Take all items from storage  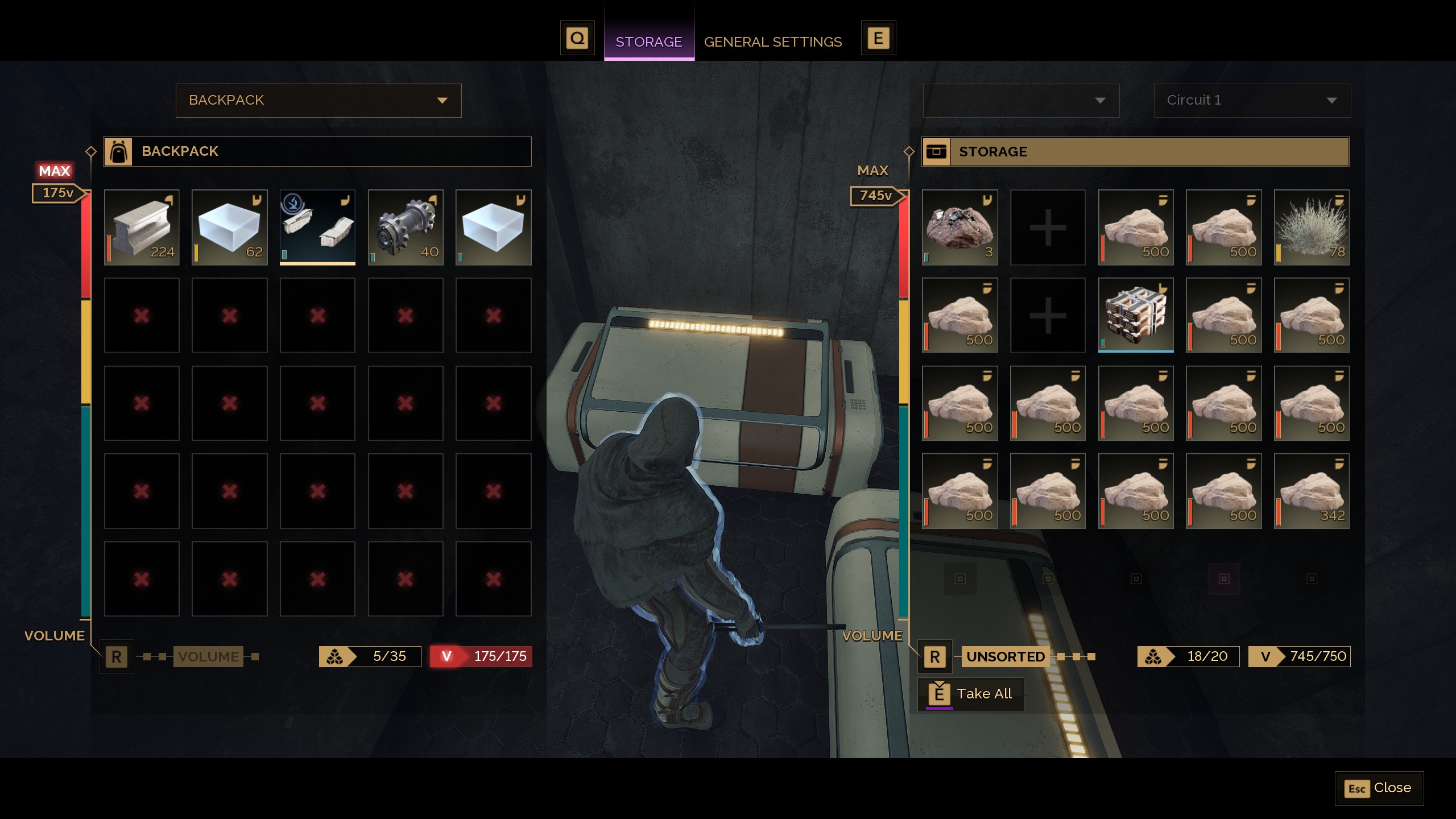pos(971,694)
